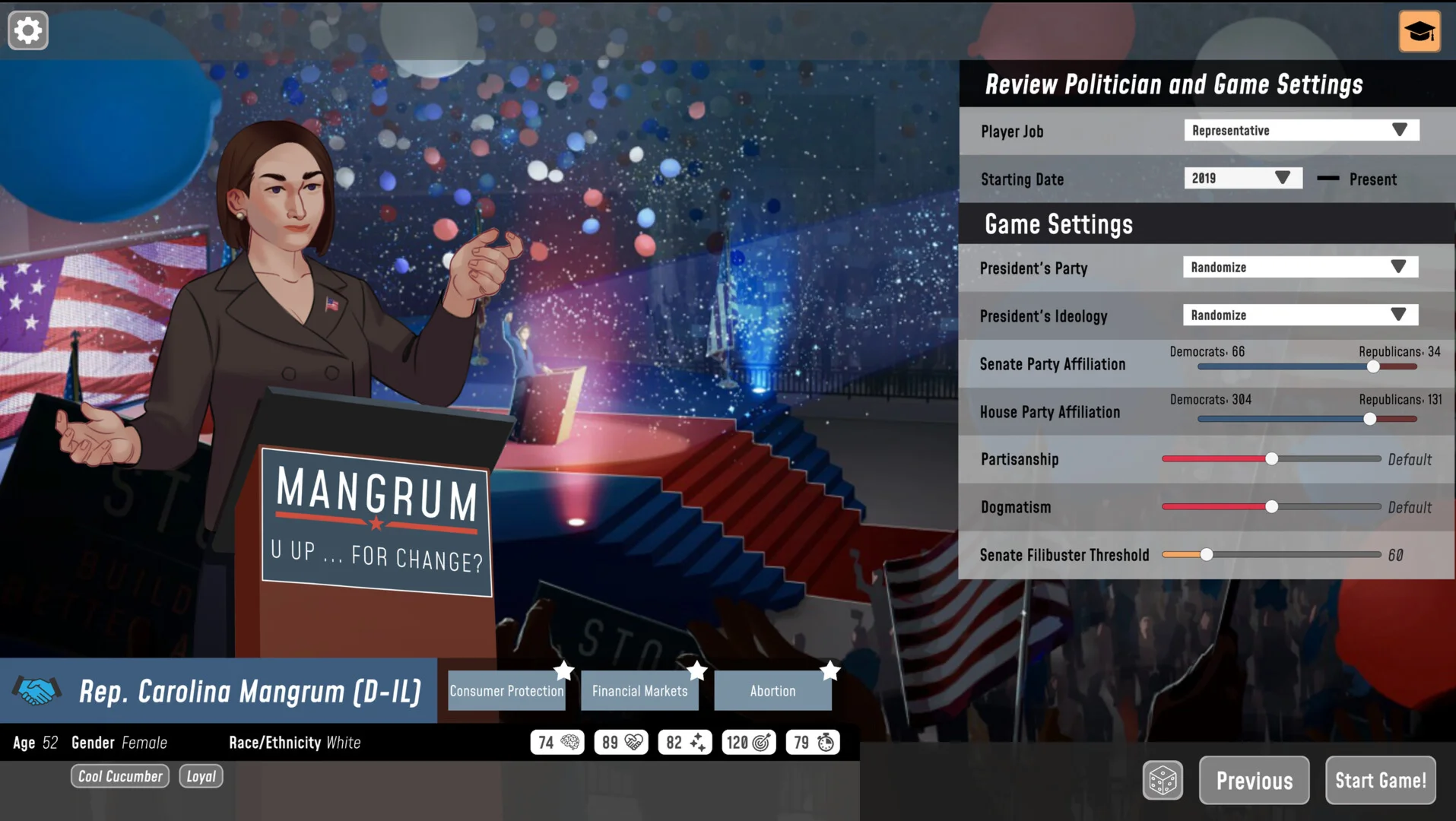This screenshot has width=1456, height=821.
Task: Click the brain stat badge showing 74
Action: coord(557,743)
